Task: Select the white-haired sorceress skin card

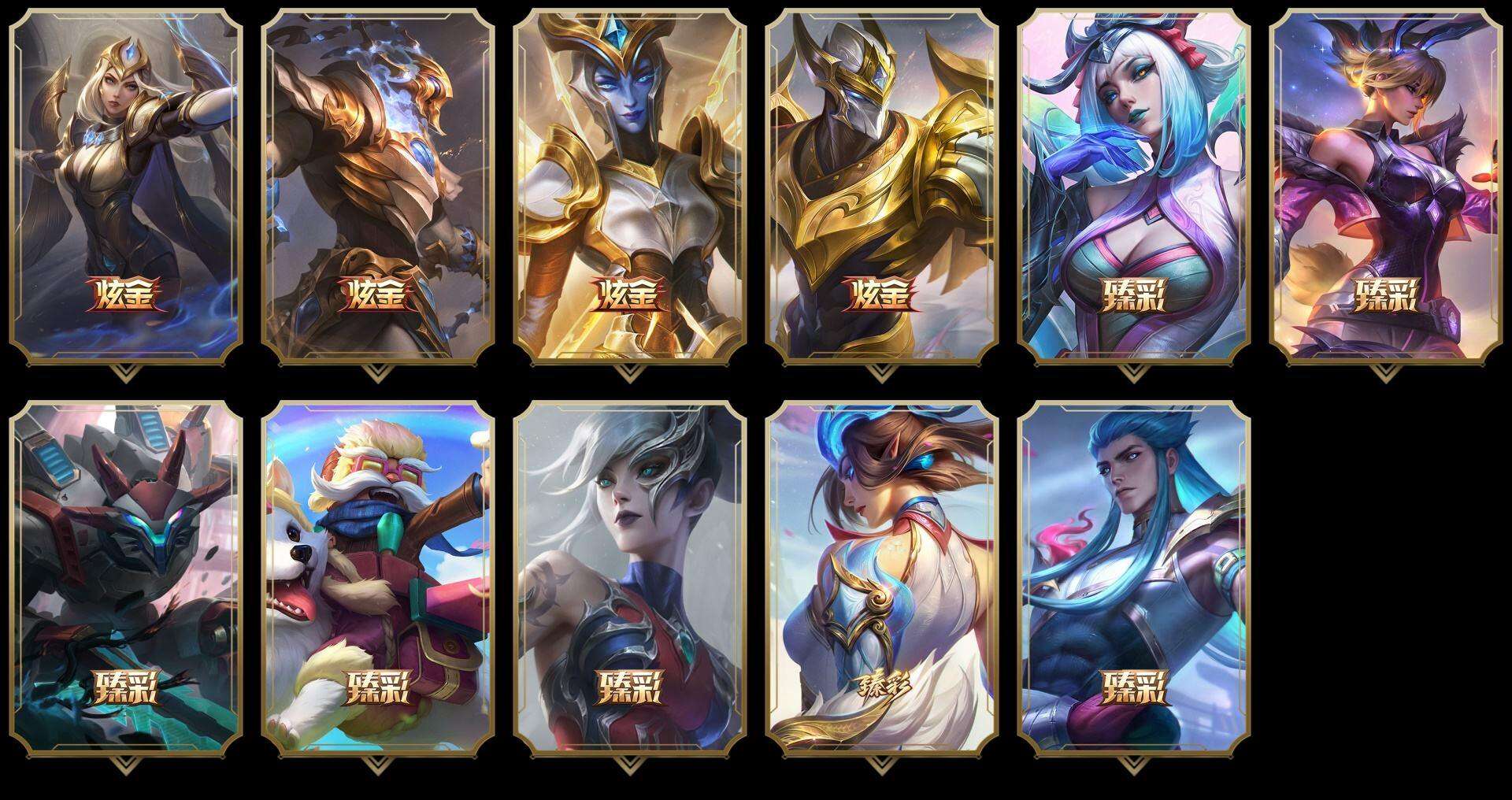Action: click(1134, 181)
